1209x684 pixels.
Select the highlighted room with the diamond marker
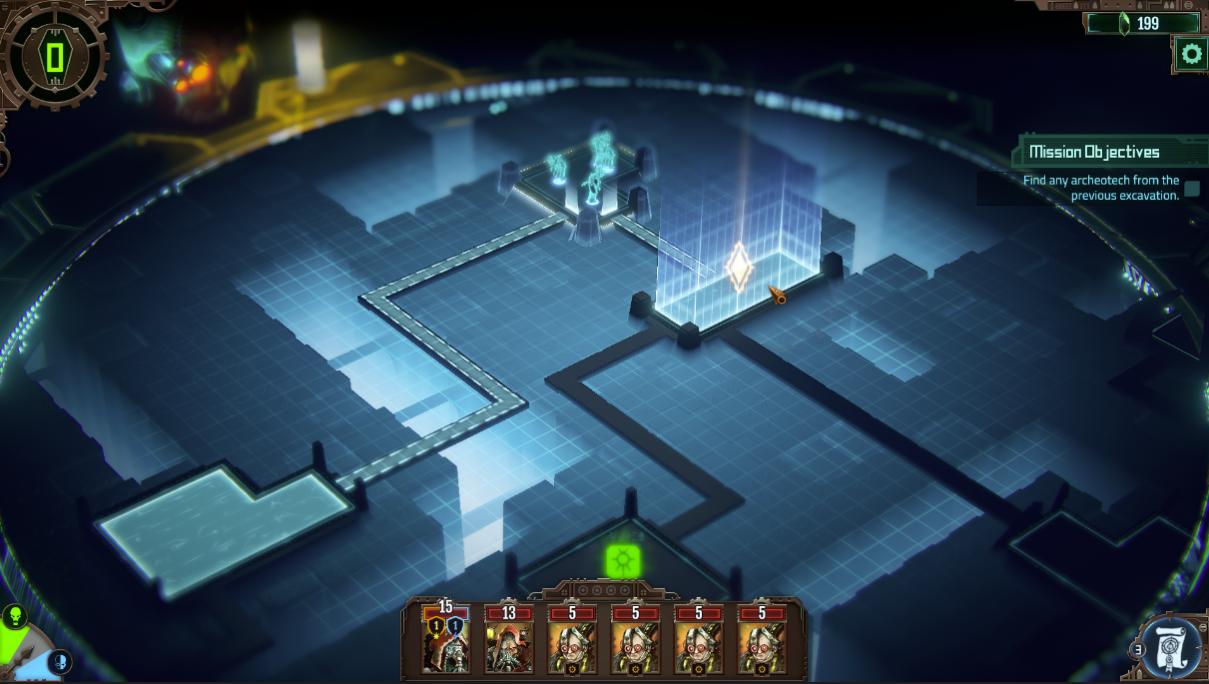click(x=739, y=268)
